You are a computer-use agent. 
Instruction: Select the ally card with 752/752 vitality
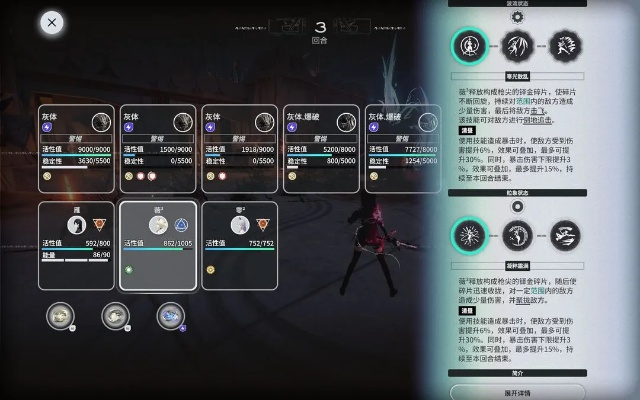240,244
